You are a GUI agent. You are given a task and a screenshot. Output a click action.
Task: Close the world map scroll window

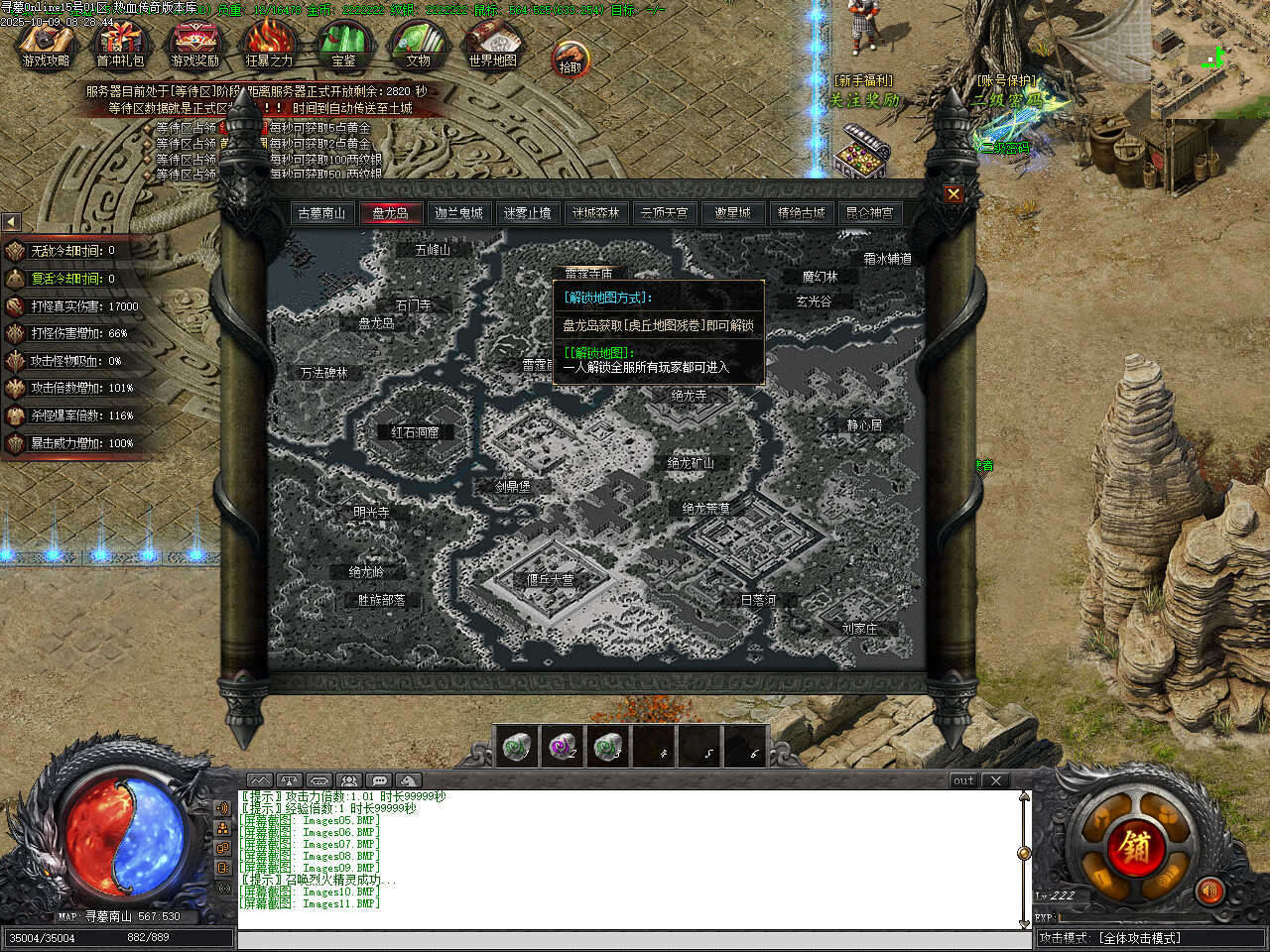pos(952,194)
